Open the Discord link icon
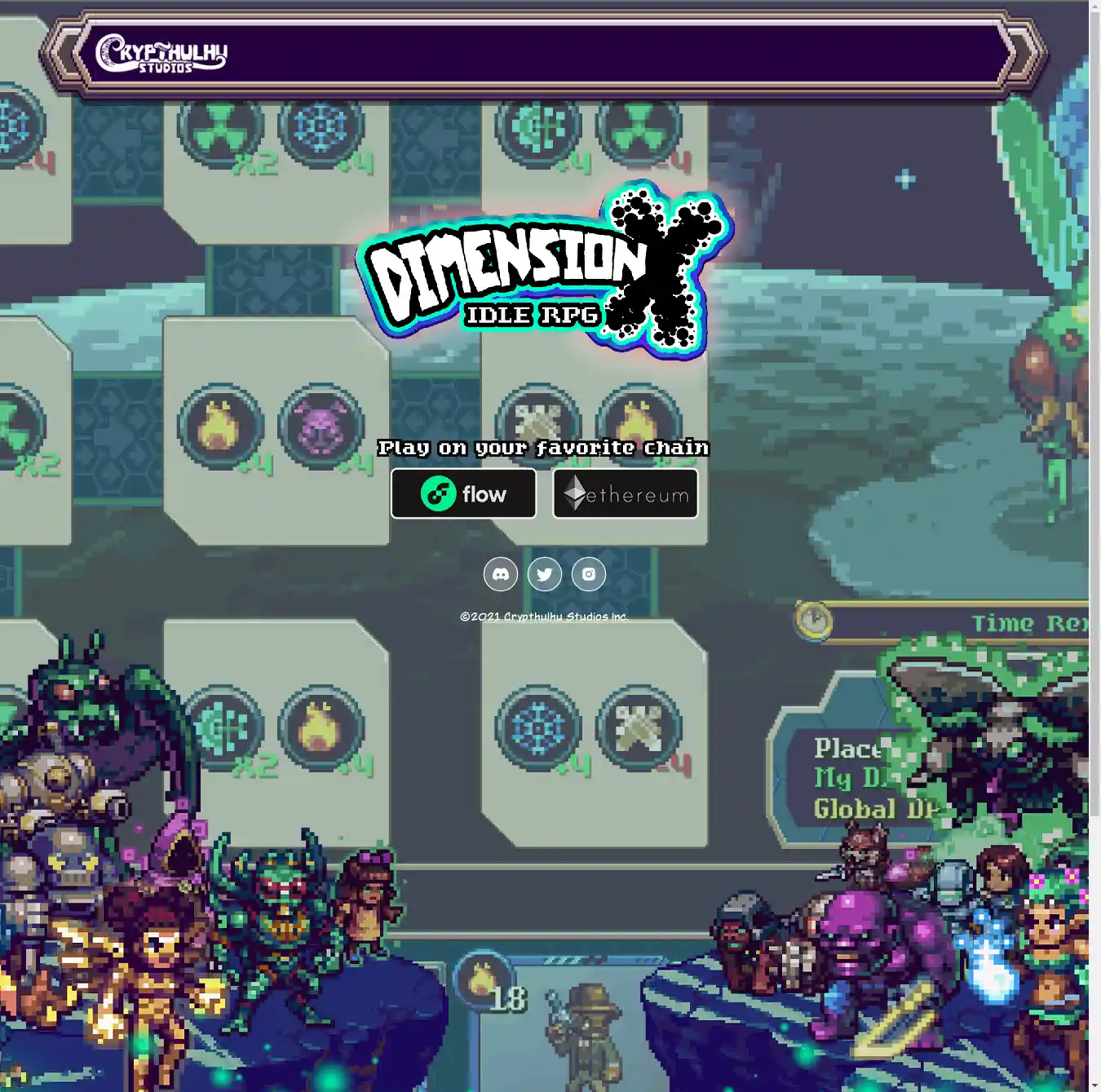The width and height of the screenshot is (1101, 1092). click(501, 574)
